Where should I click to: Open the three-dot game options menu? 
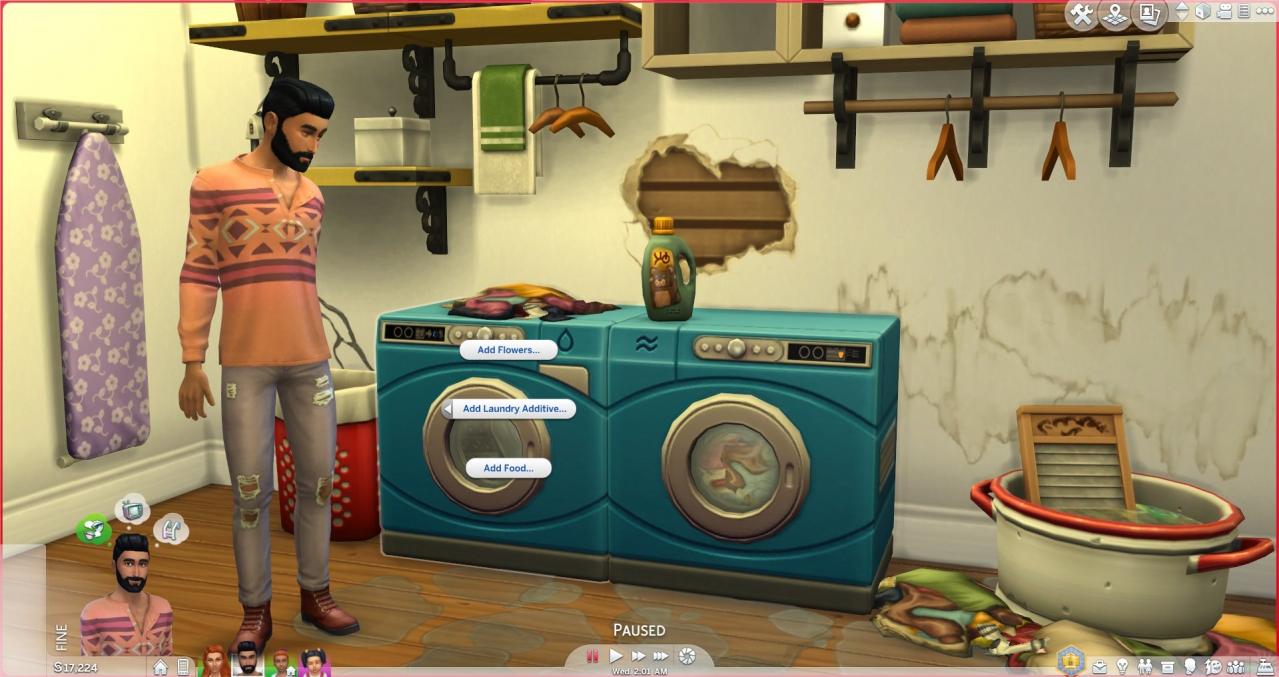(1265, 12)
